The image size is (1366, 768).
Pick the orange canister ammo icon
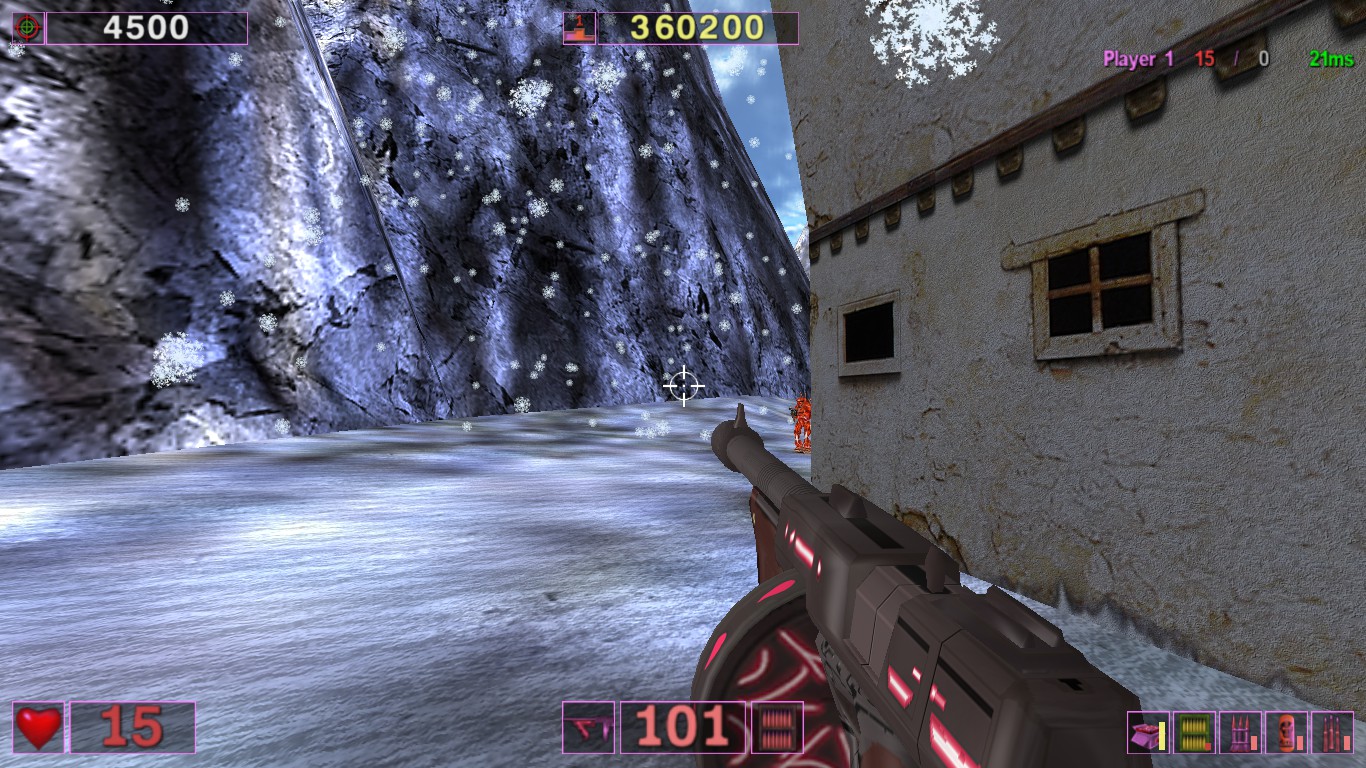1286,733
